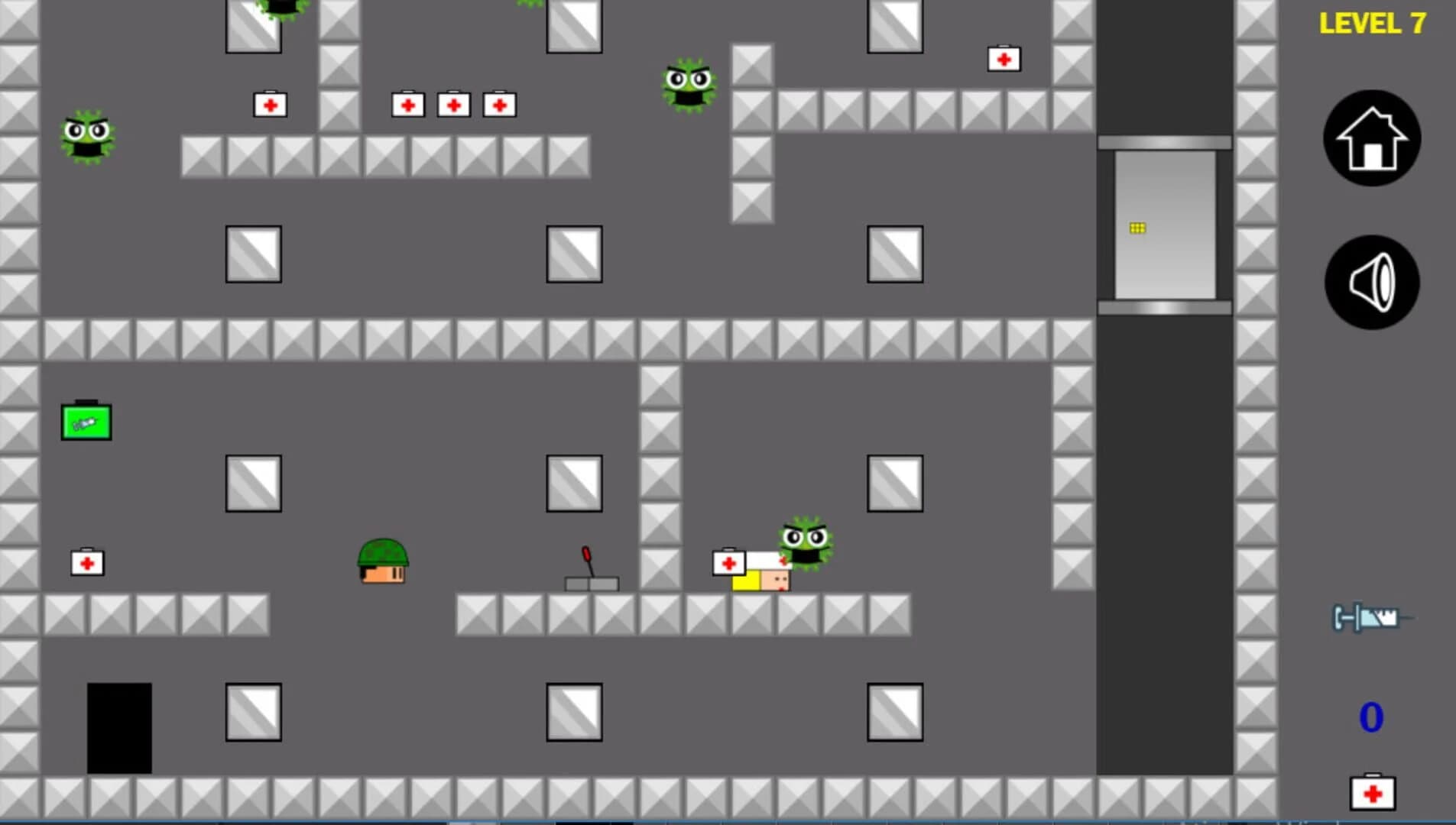This screenshot has height=825, width=1456.
Task: Mute game audio with the sound toggle
Action: coord(1371,281)
